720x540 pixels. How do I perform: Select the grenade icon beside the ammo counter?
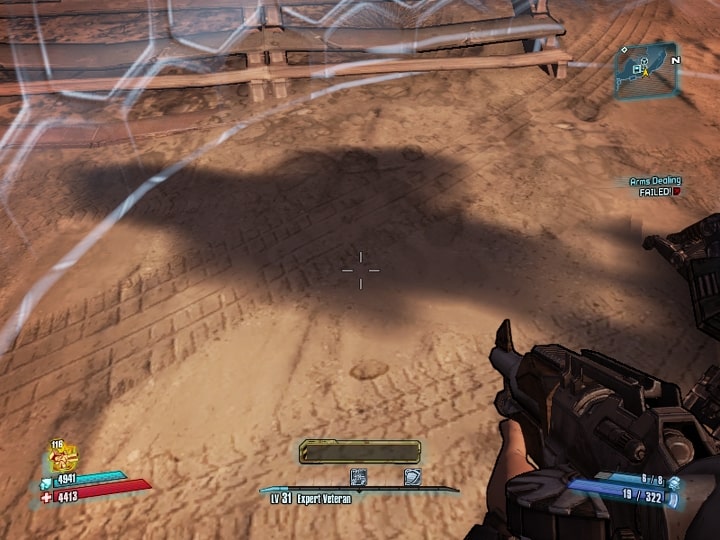point(674,482)
